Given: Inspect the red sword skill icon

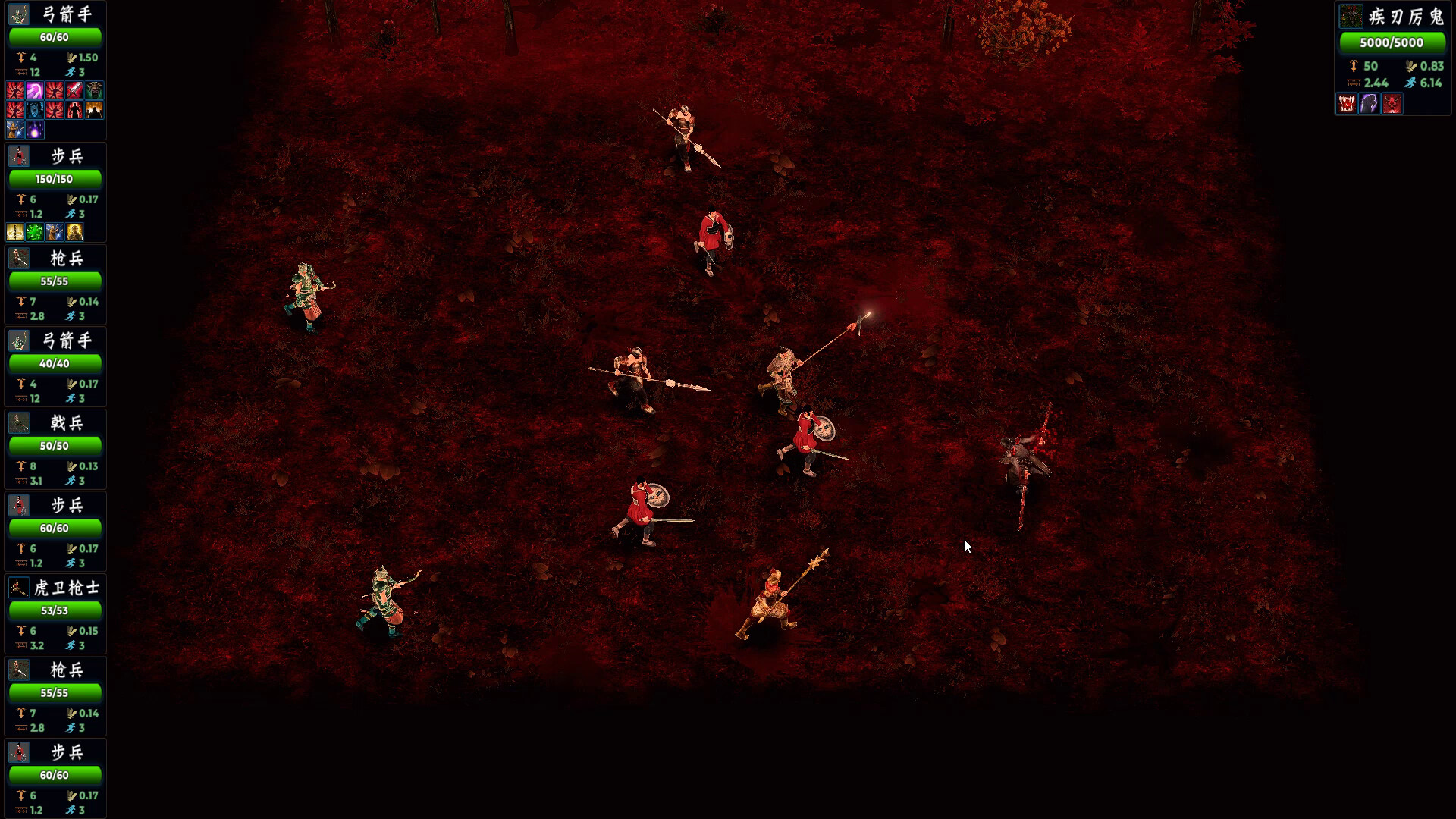Looking at the screenshot, I should [x=74, y=91].
